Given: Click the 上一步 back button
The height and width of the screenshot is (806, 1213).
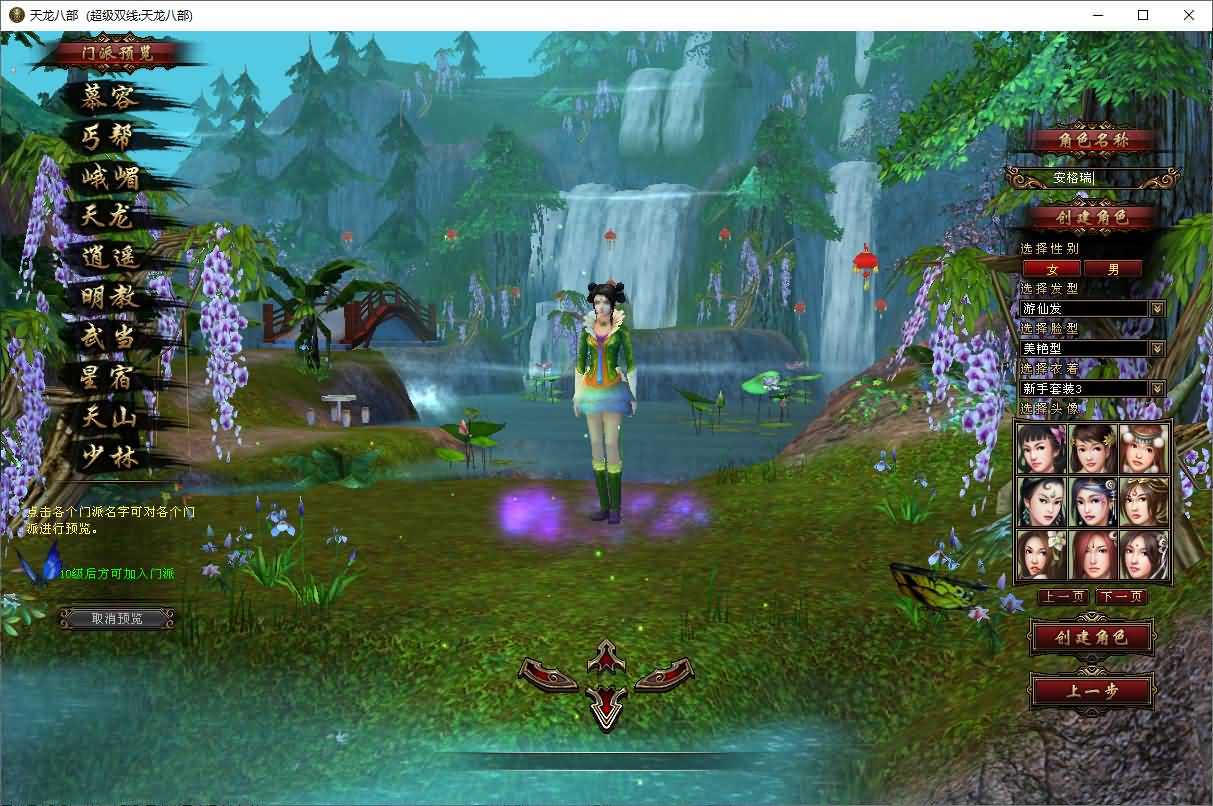Looking at the screenshot, I should pos(1092,691).
